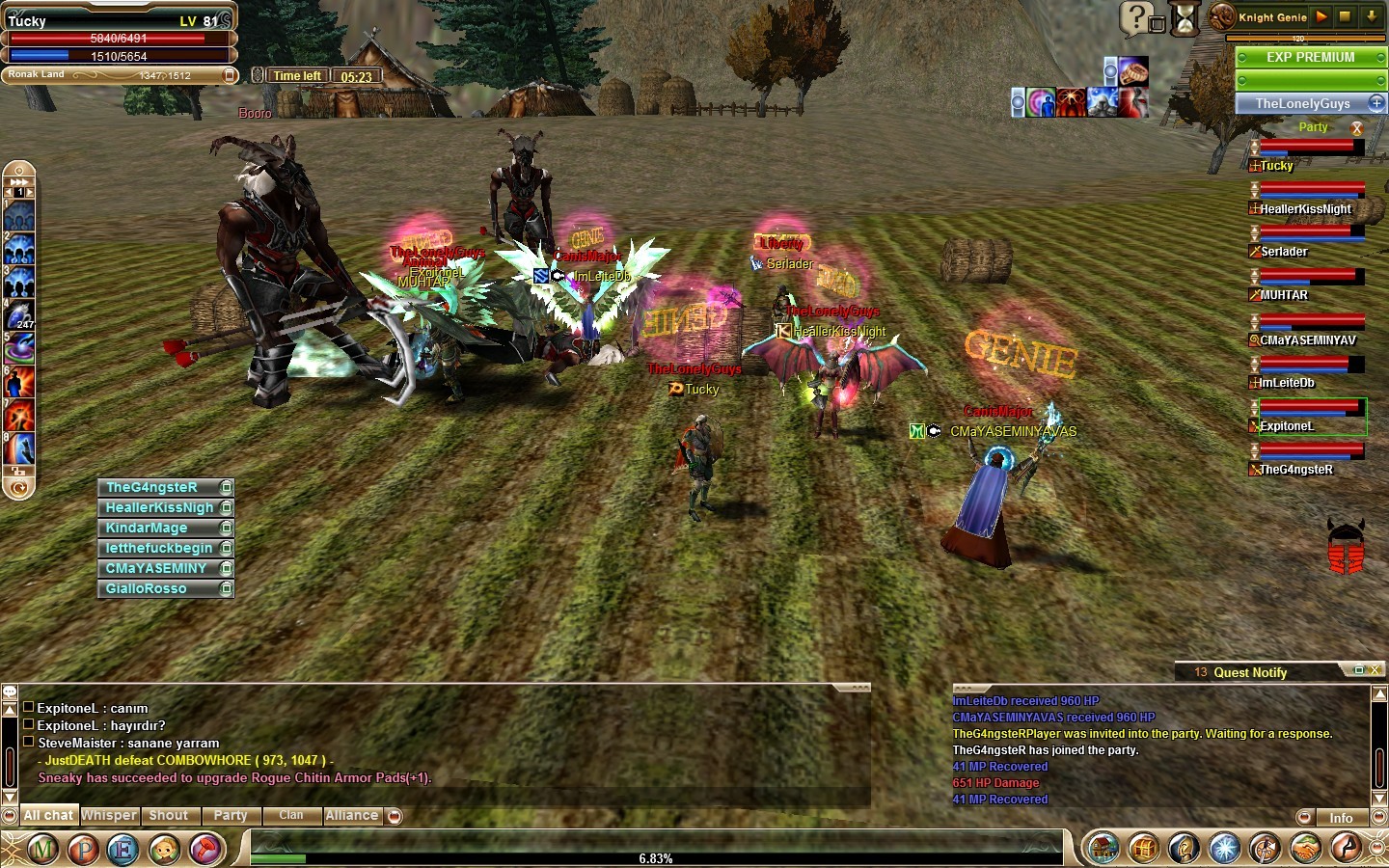Switch to the Whisper chat tab
This screenshot has width=1389, height=868.
pos(109,816)
